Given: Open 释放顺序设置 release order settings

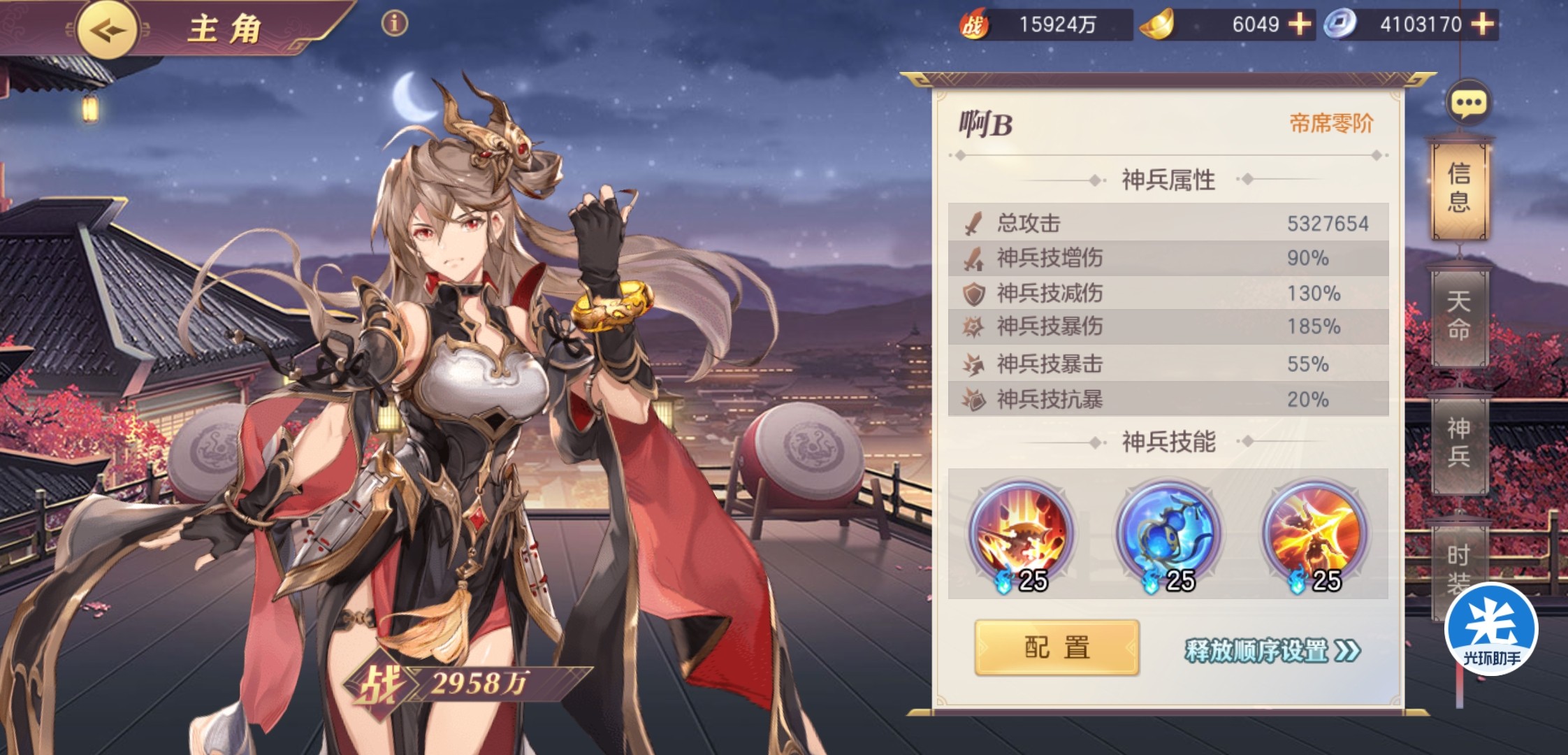Looking at the screenshot, I should click(1272, 651).
